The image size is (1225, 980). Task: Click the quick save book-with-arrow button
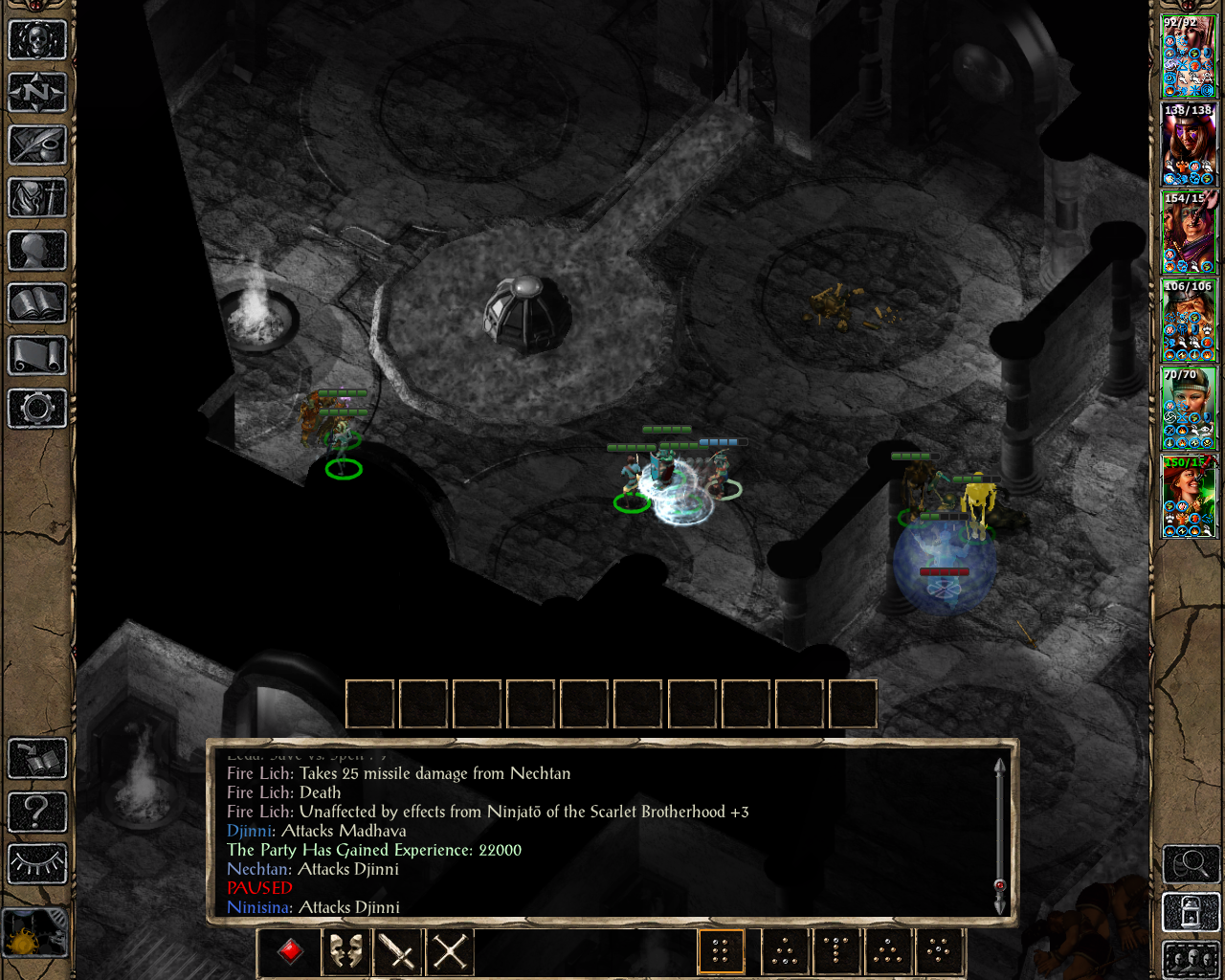(37, 759)
